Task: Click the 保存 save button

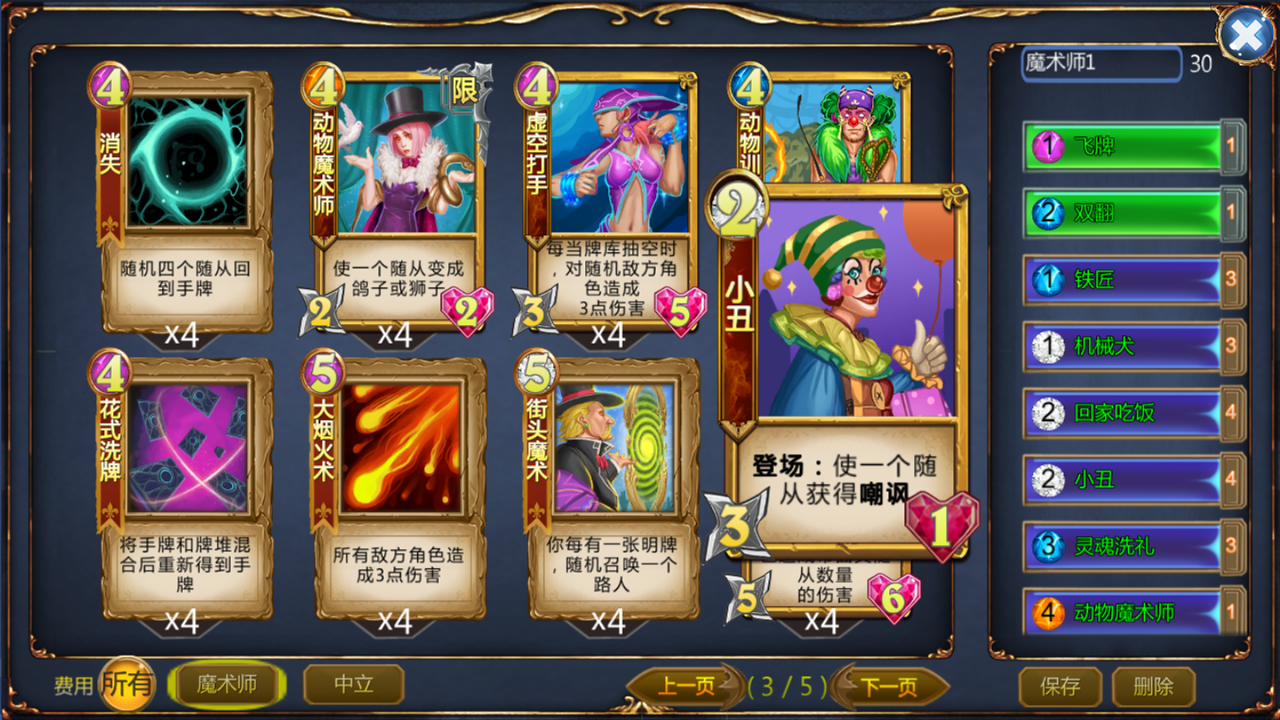Action: tap(1060, 687)
